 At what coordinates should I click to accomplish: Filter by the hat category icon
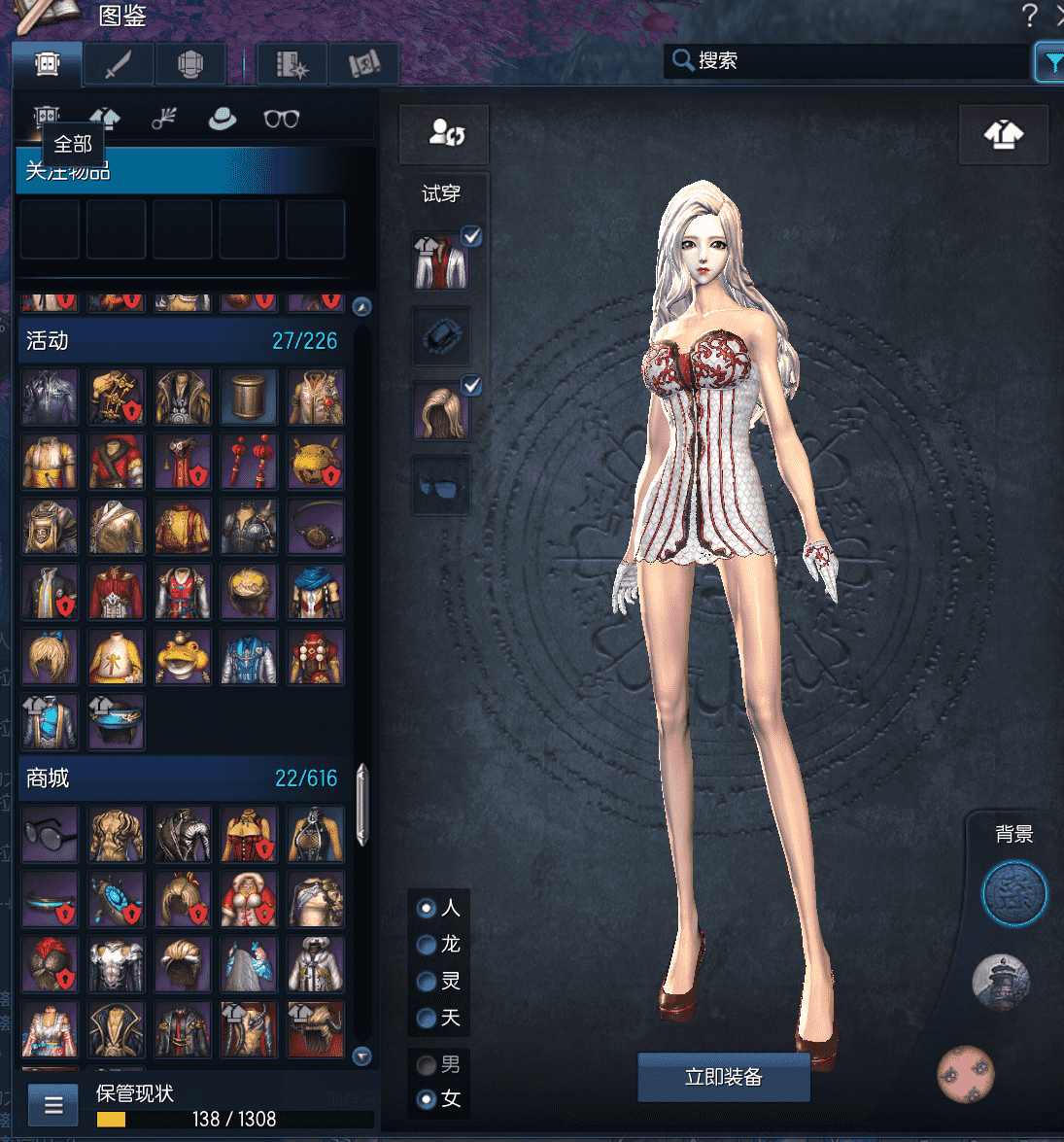(223, 119)
